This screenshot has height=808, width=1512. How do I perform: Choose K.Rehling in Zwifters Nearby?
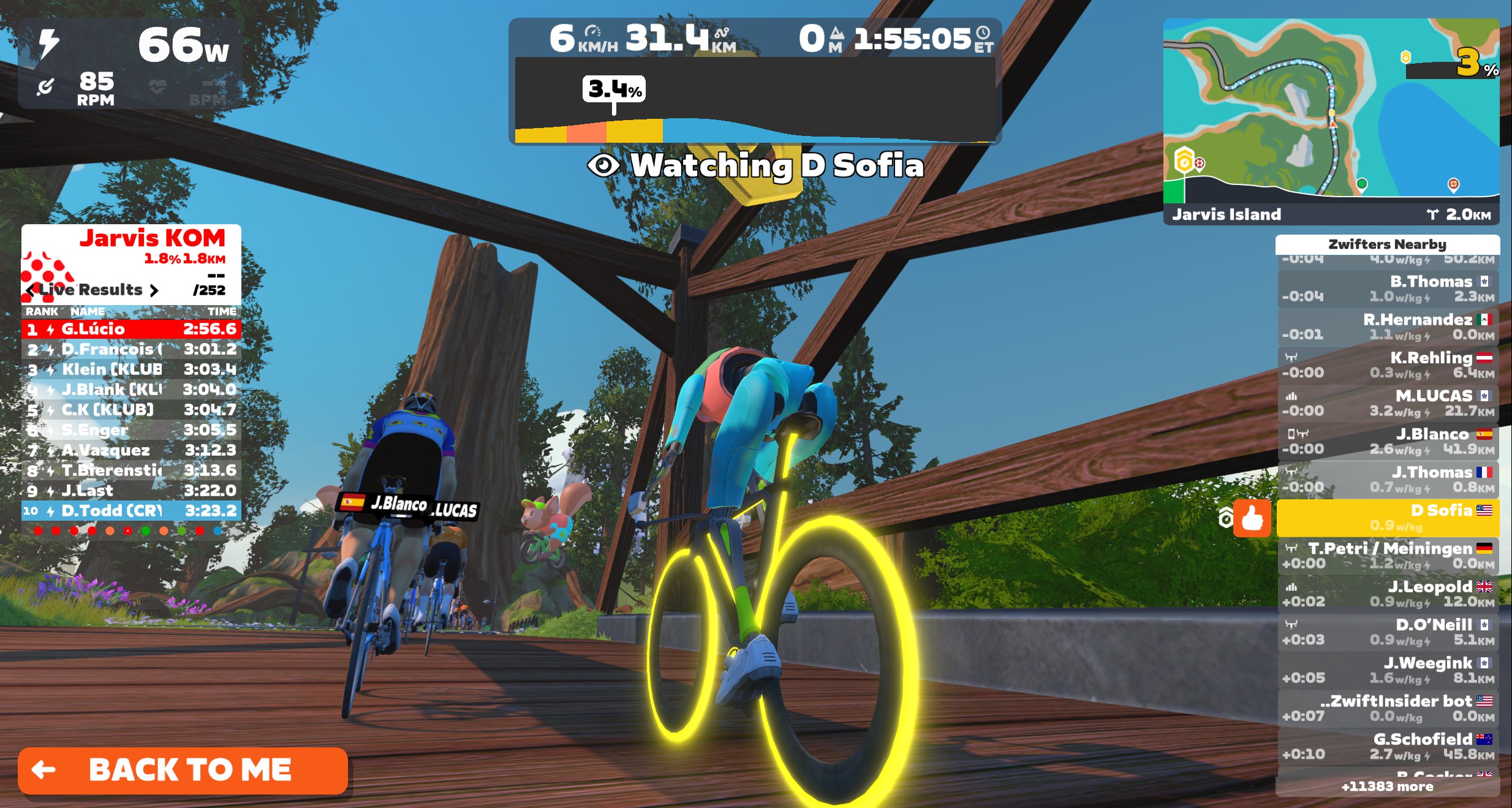coord(1388,364)
